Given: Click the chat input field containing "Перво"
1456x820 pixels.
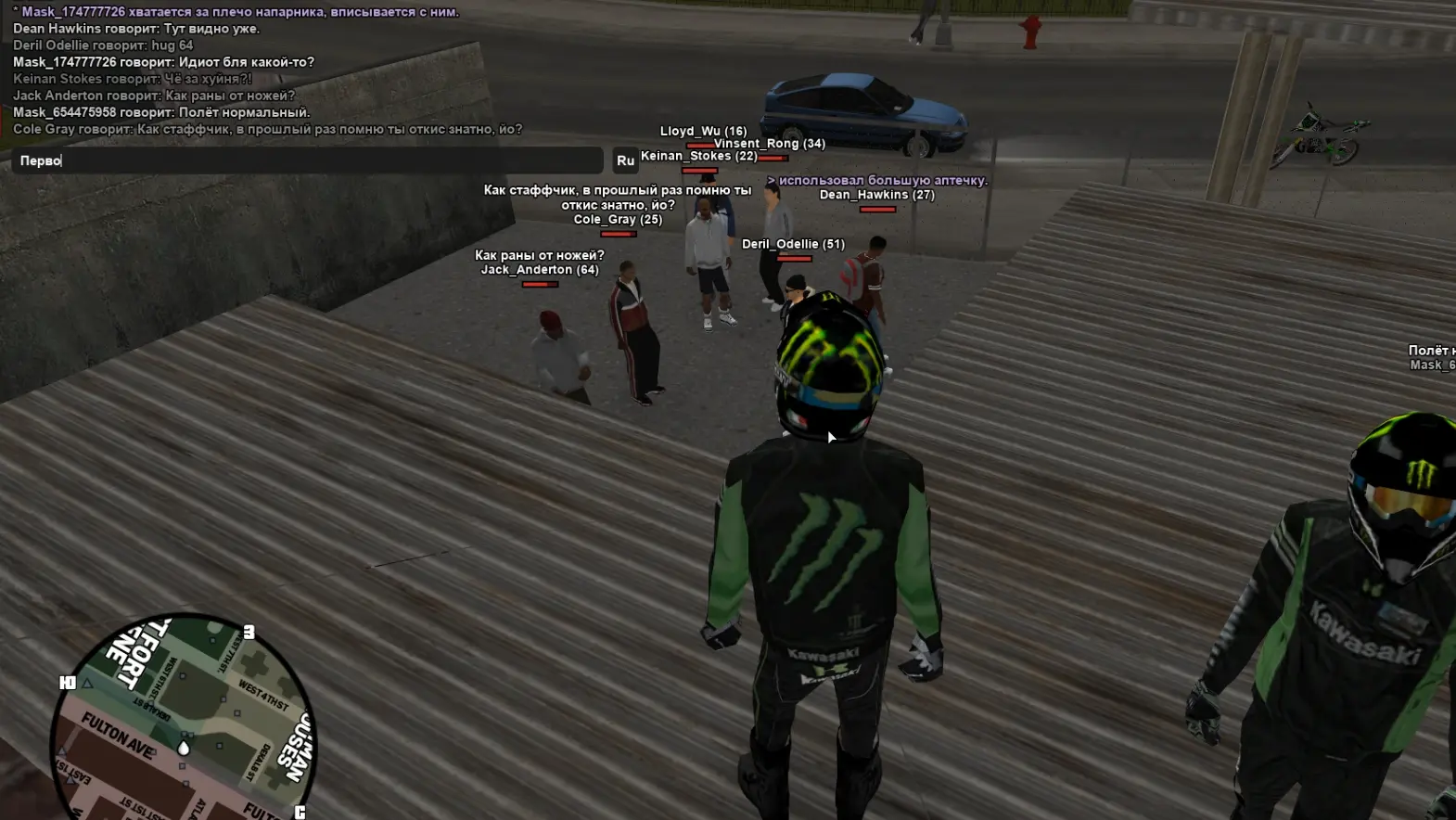Looking at the screenshot, I should click(x=306, y=160).
